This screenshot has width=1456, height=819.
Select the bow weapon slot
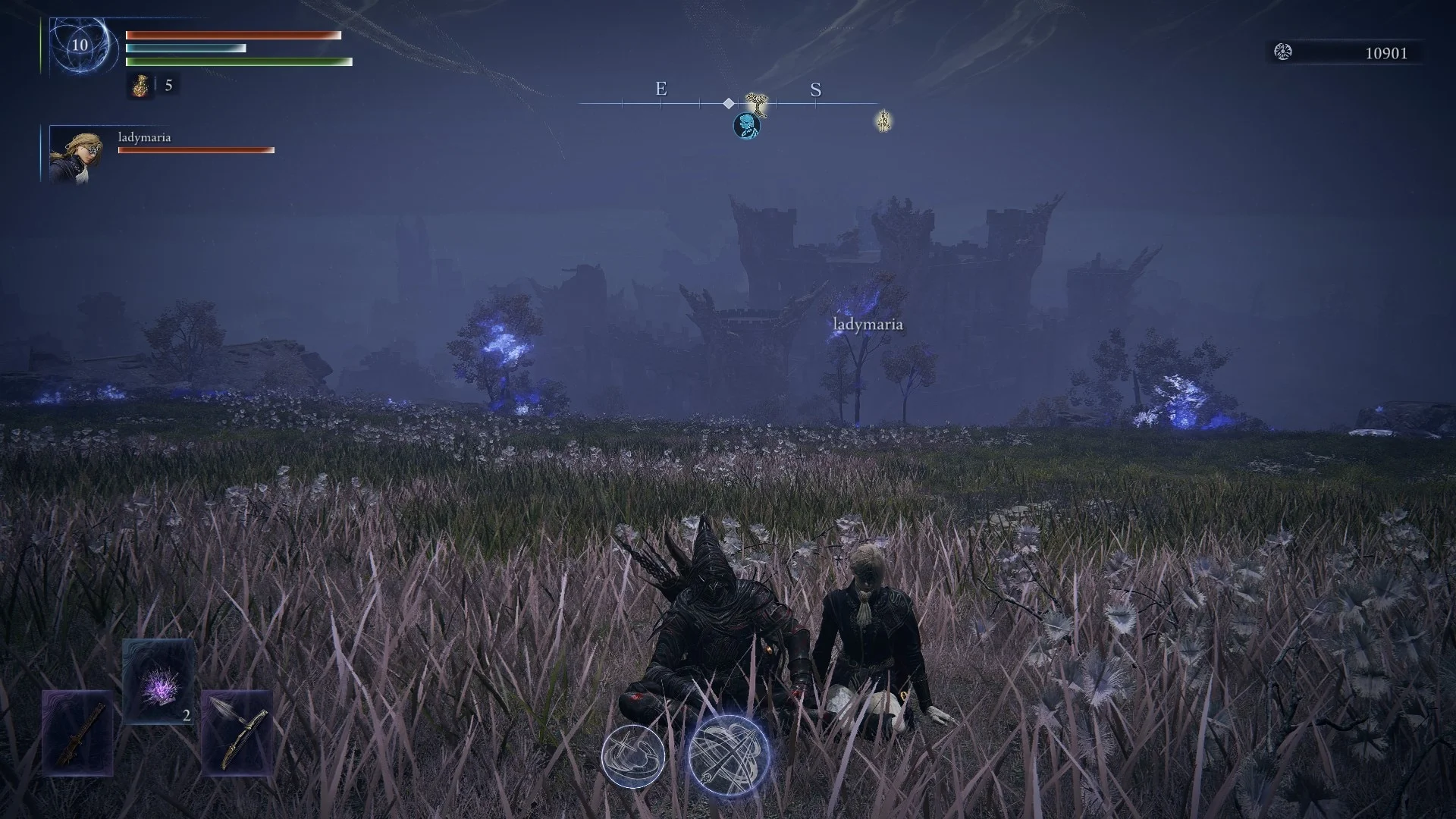click(237, 733)
